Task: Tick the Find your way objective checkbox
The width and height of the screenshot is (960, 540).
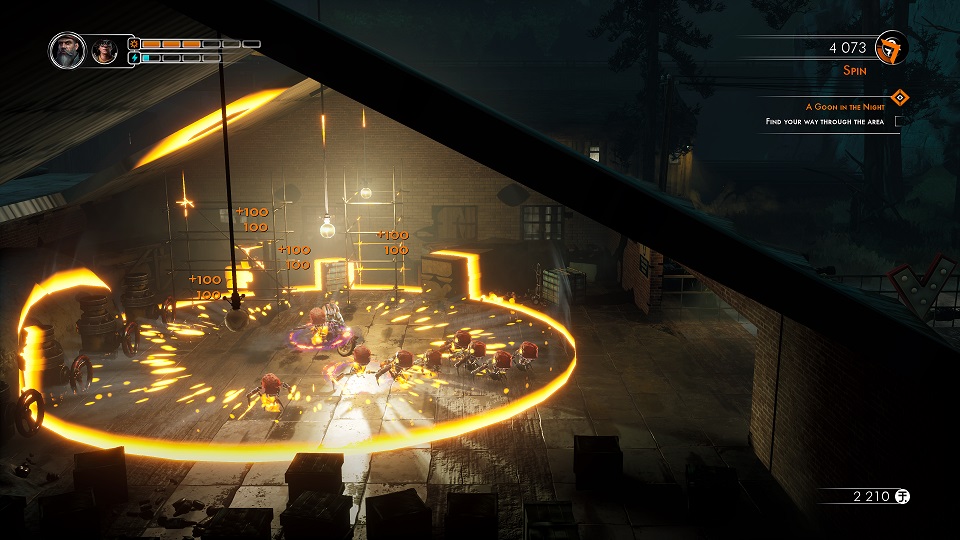Action: pos(898,121)
